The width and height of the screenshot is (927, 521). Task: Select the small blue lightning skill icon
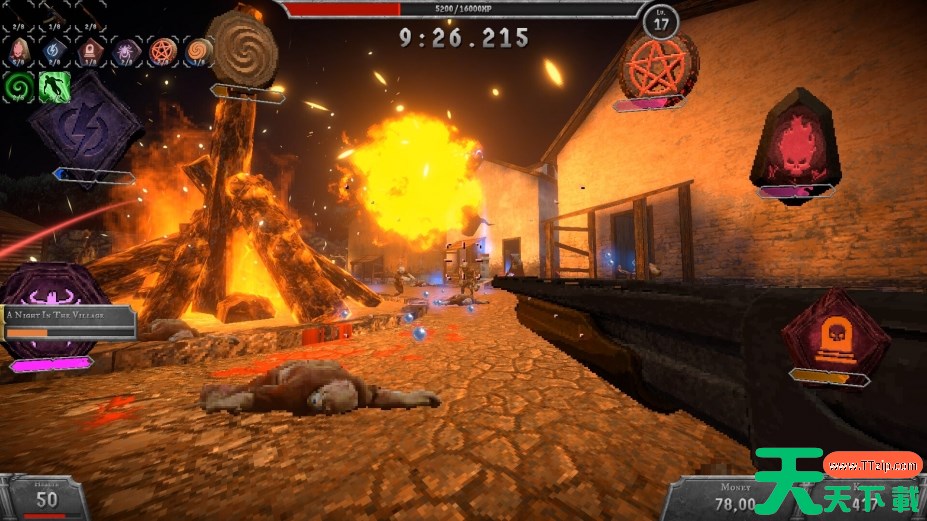coord(55,50)
